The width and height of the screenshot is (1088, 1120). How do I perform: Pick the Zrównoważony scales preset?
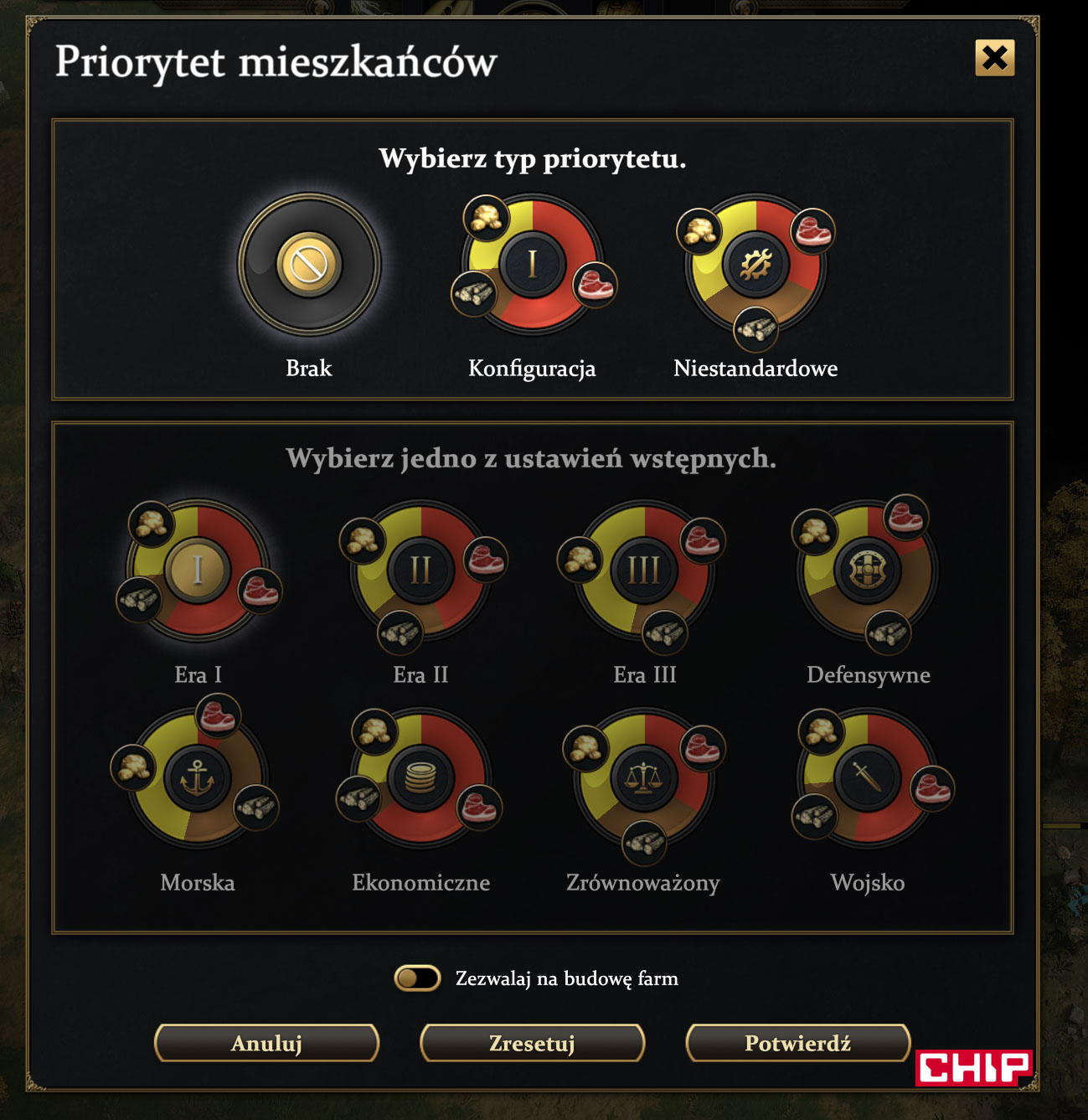pos(644,778)
